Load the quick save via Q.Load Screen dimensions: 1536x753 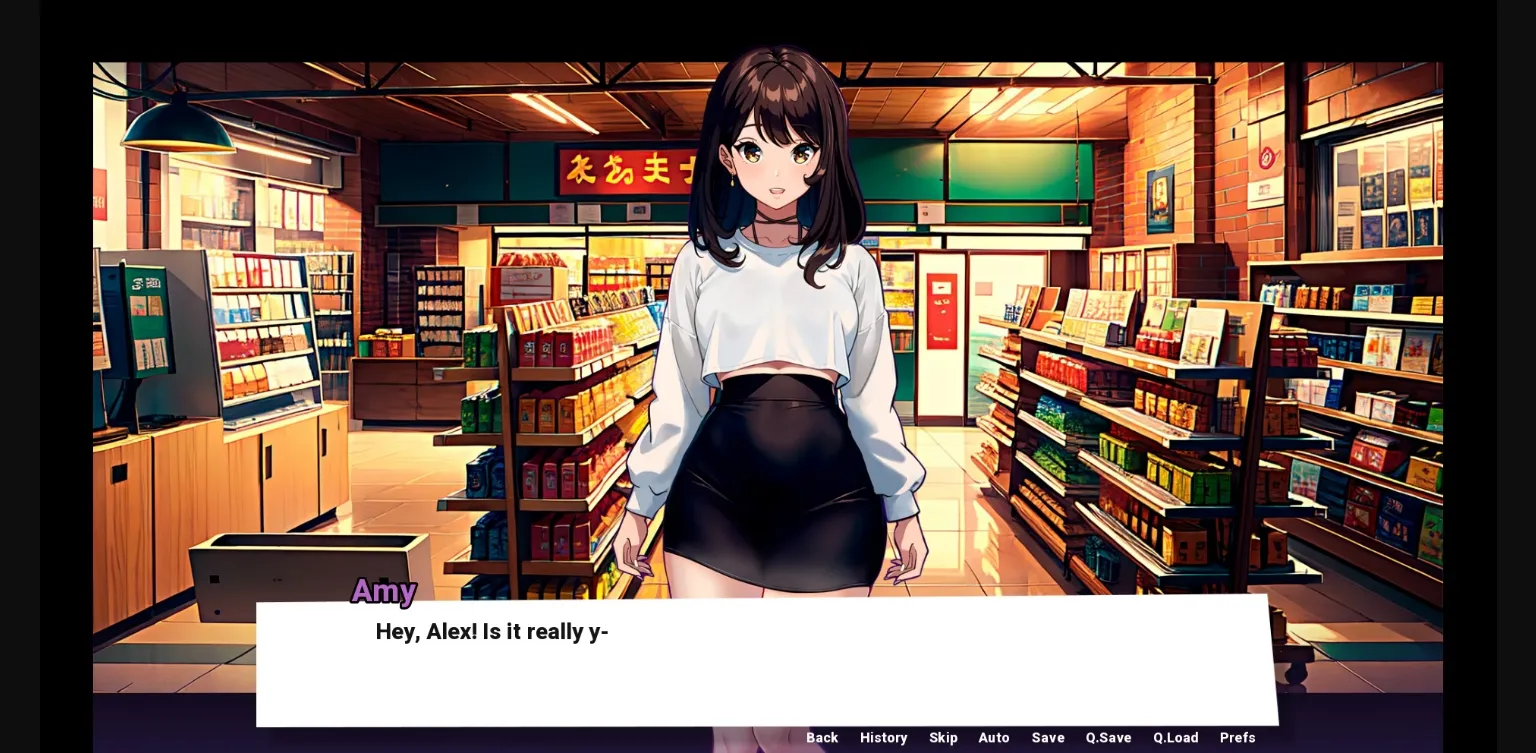coord(1175,738)
